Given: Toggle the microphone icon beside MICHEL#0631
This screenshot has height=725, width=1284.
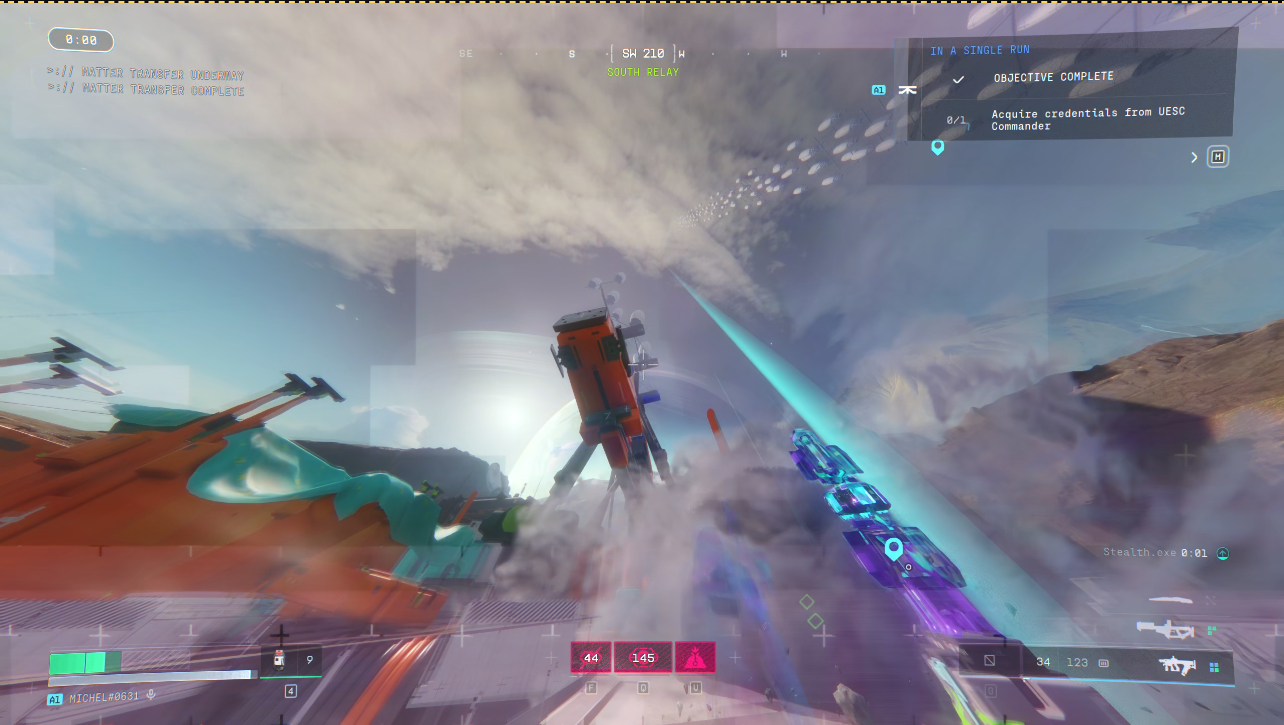Looking at the screenshot, I should (151, 695).
